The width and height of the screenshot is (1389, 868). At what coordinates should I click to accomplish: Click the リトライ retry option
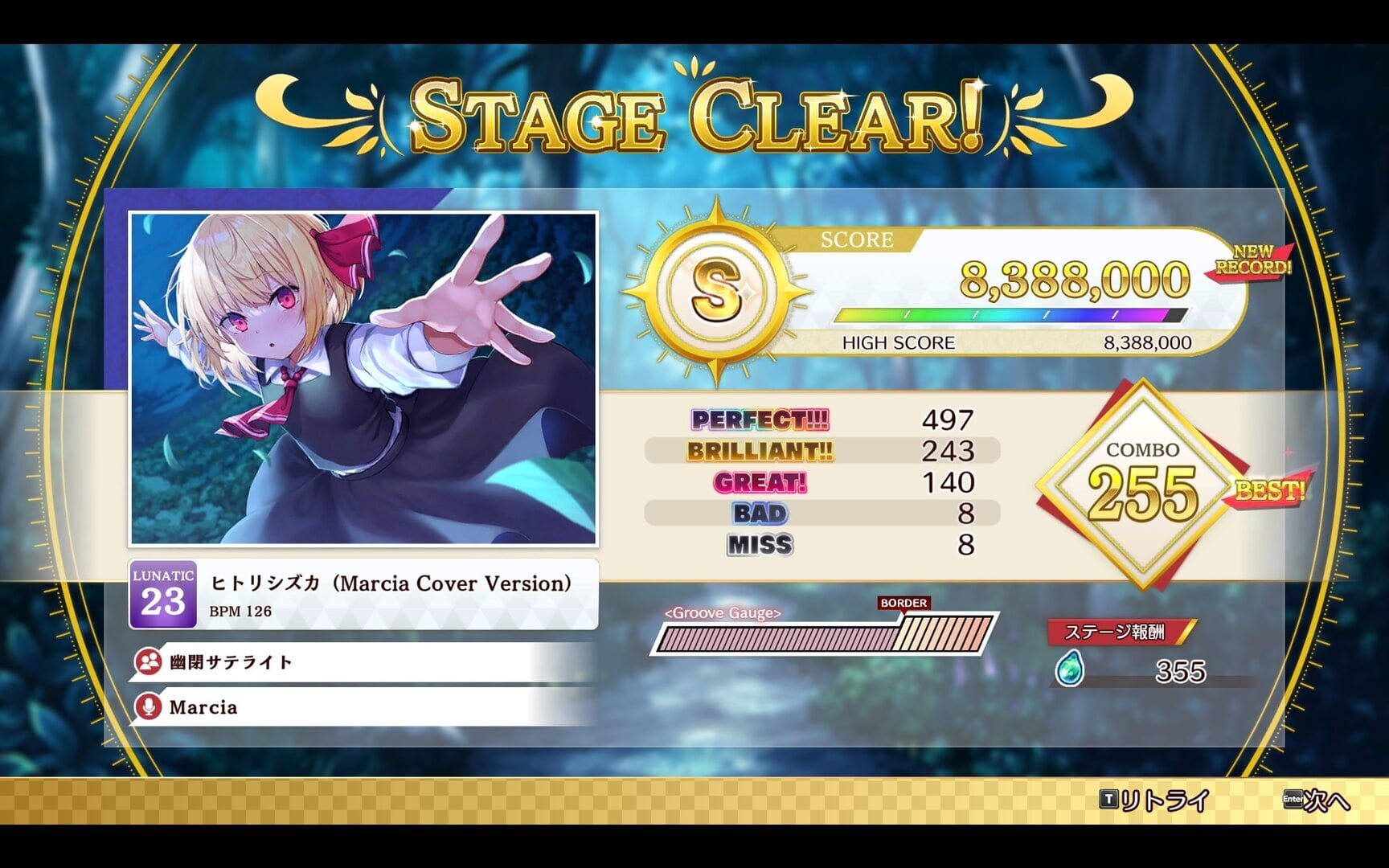point(1162,801)
